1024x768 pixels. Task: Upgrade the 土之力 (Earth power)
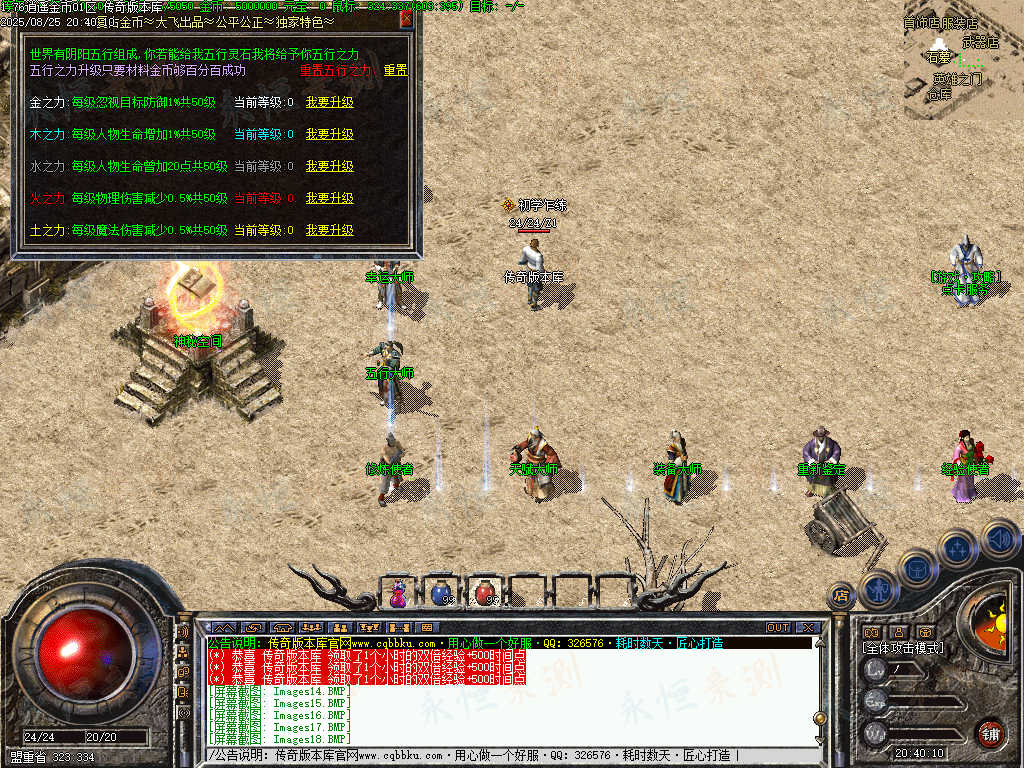[x=329, y=230]
